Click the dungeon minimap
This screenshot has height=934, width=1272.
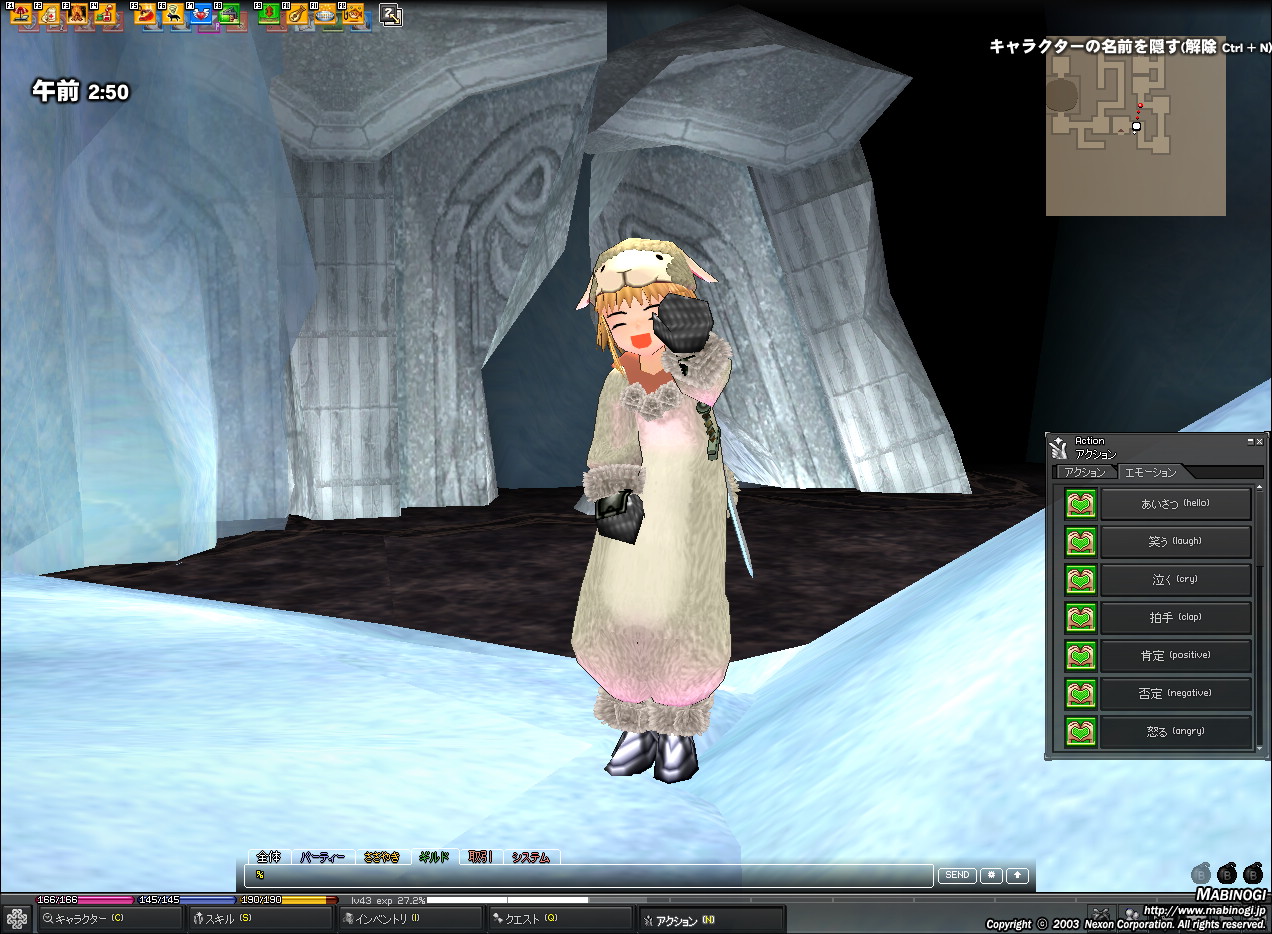[x=1135, y=126]
